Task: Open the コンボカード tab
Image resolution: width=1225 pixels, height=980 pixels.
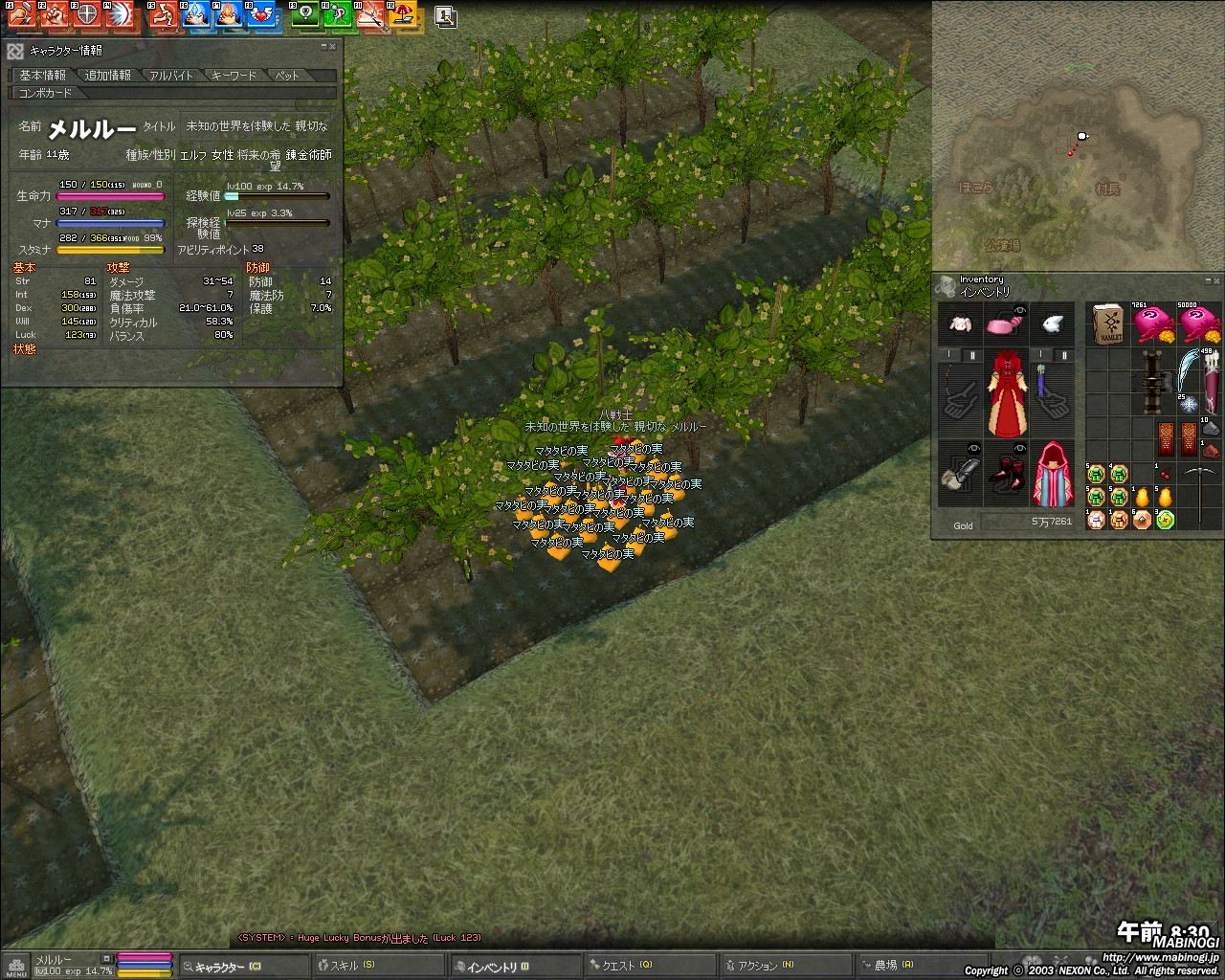Action: [45, 93]
